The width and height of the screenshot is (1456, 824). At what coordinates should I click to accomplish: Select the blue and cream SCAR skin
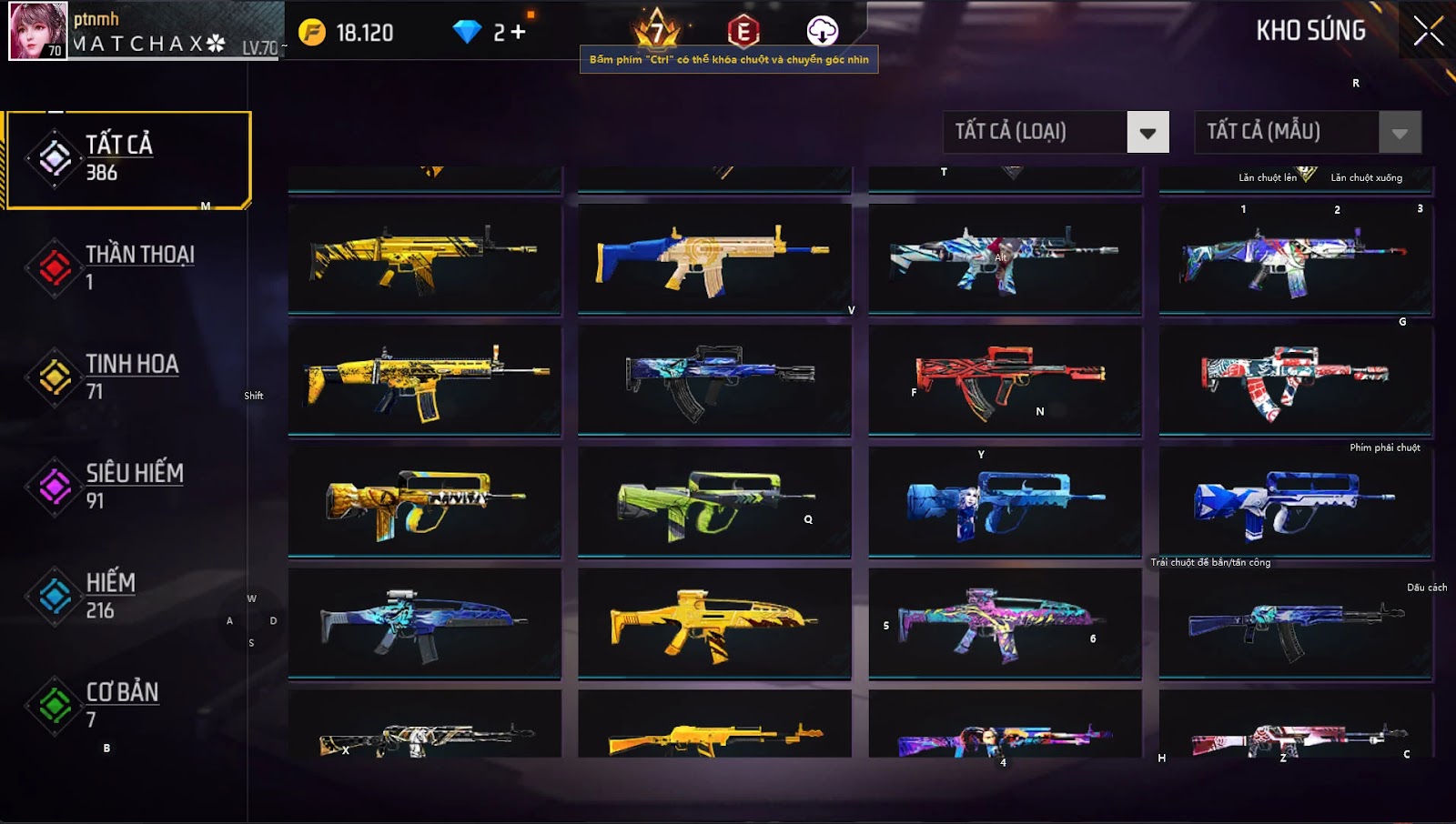714,259
